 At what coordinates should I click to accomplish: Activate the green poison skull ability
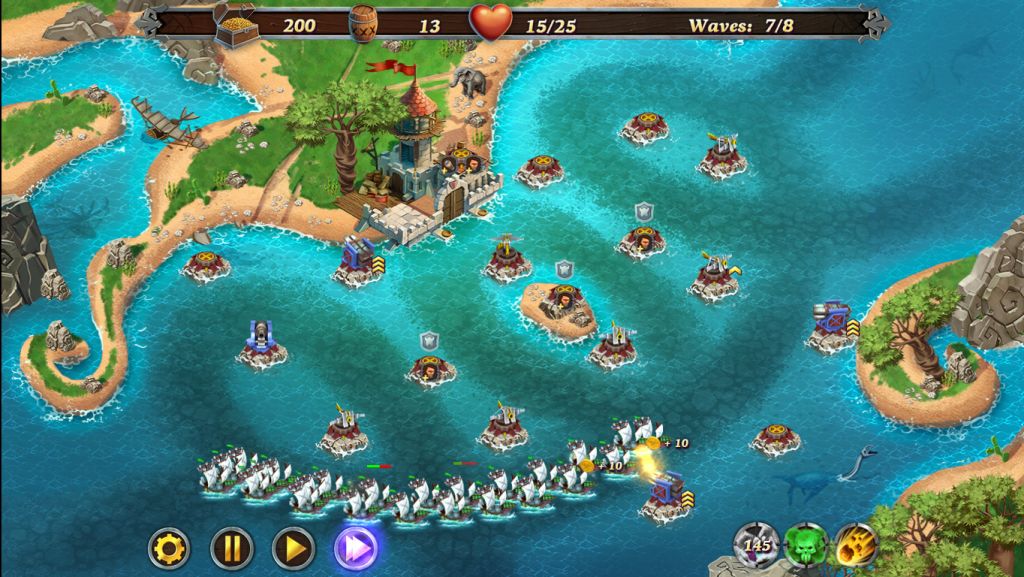805,545
